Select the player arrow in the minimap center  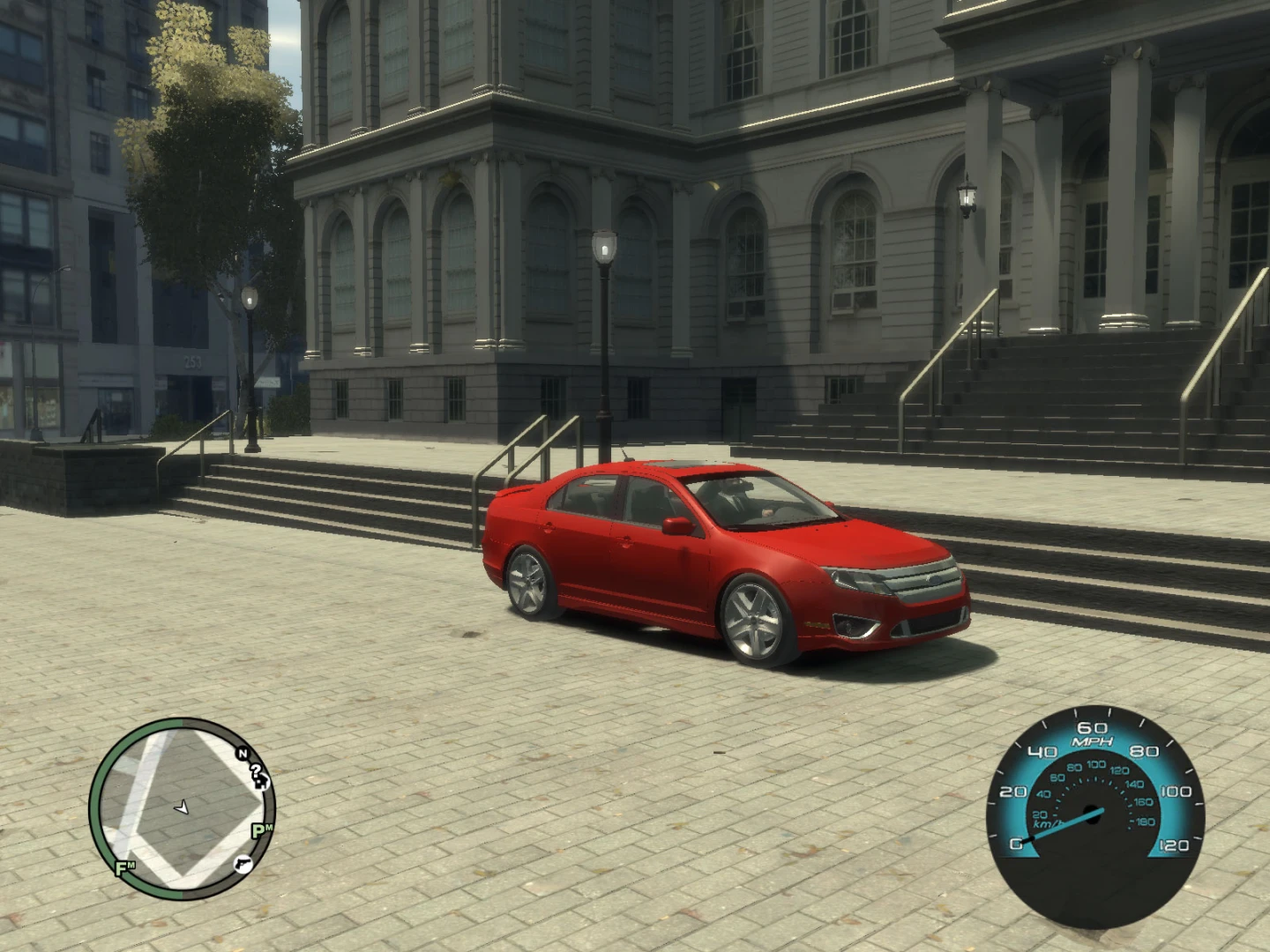[182, 807]
